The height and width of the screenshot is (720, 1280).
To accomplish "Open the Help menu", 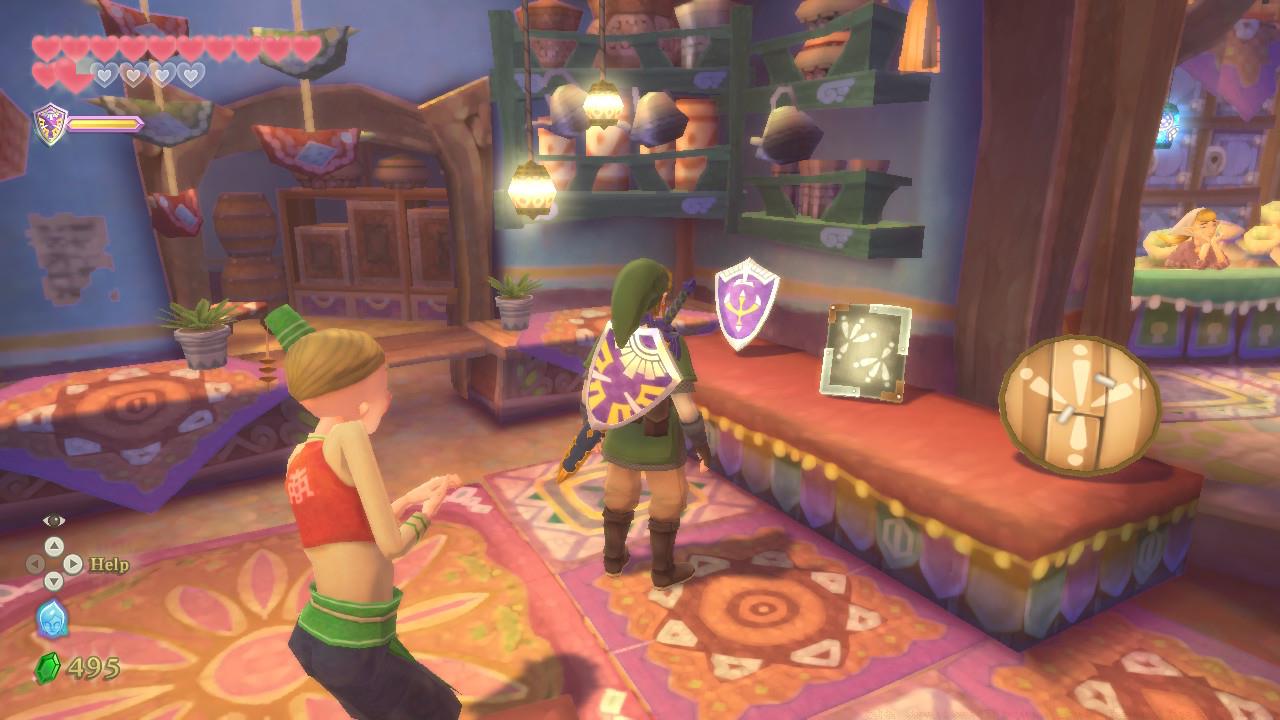I will click(x=109, y=563).
